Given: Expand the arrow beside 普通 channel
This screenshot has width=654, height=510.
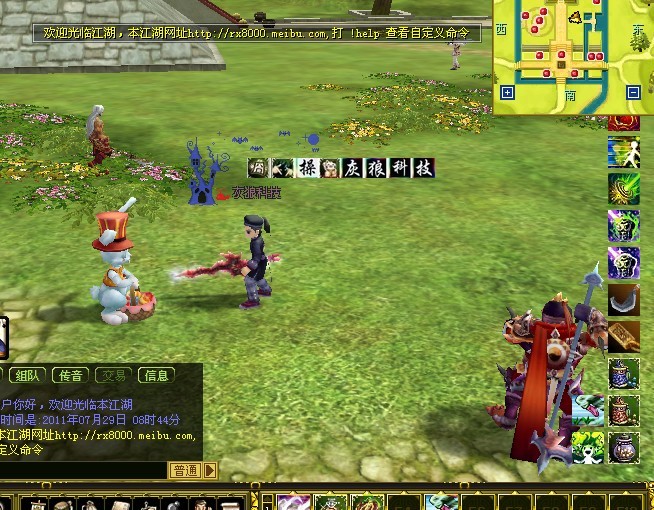Looking at the screenshot, I should [x=210, y=470].
